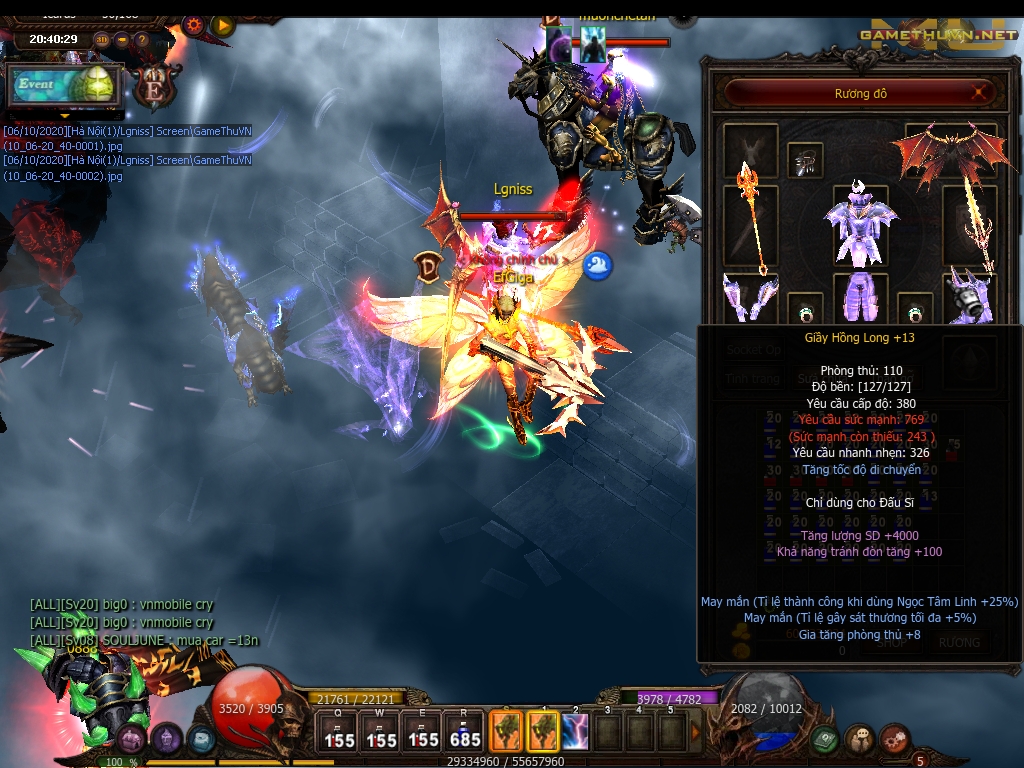The width and height of the screenshot is (1024, 768).
Task: Select the purple gloves equipment slot
Action: click(749, 298)
